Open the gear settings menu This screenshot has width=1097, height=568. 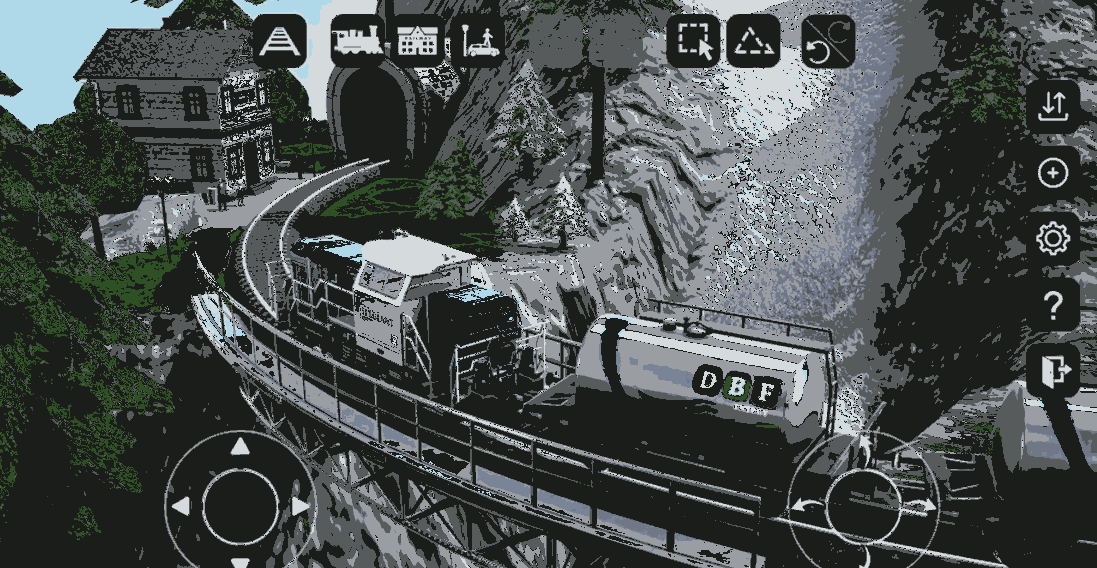pyautogui.click(x=1052, y=240)
